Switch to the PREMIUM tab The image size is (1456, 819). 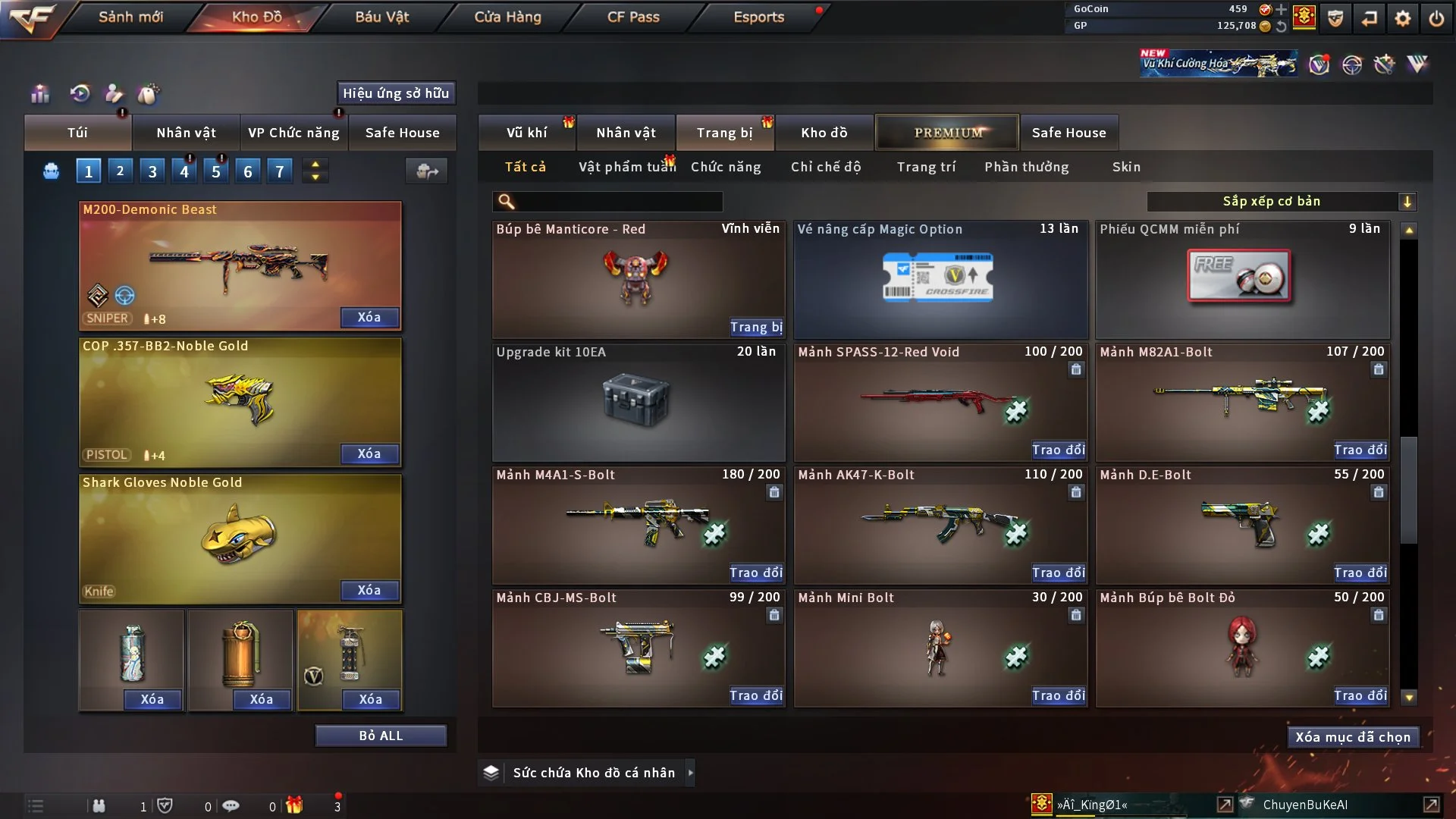947,133
